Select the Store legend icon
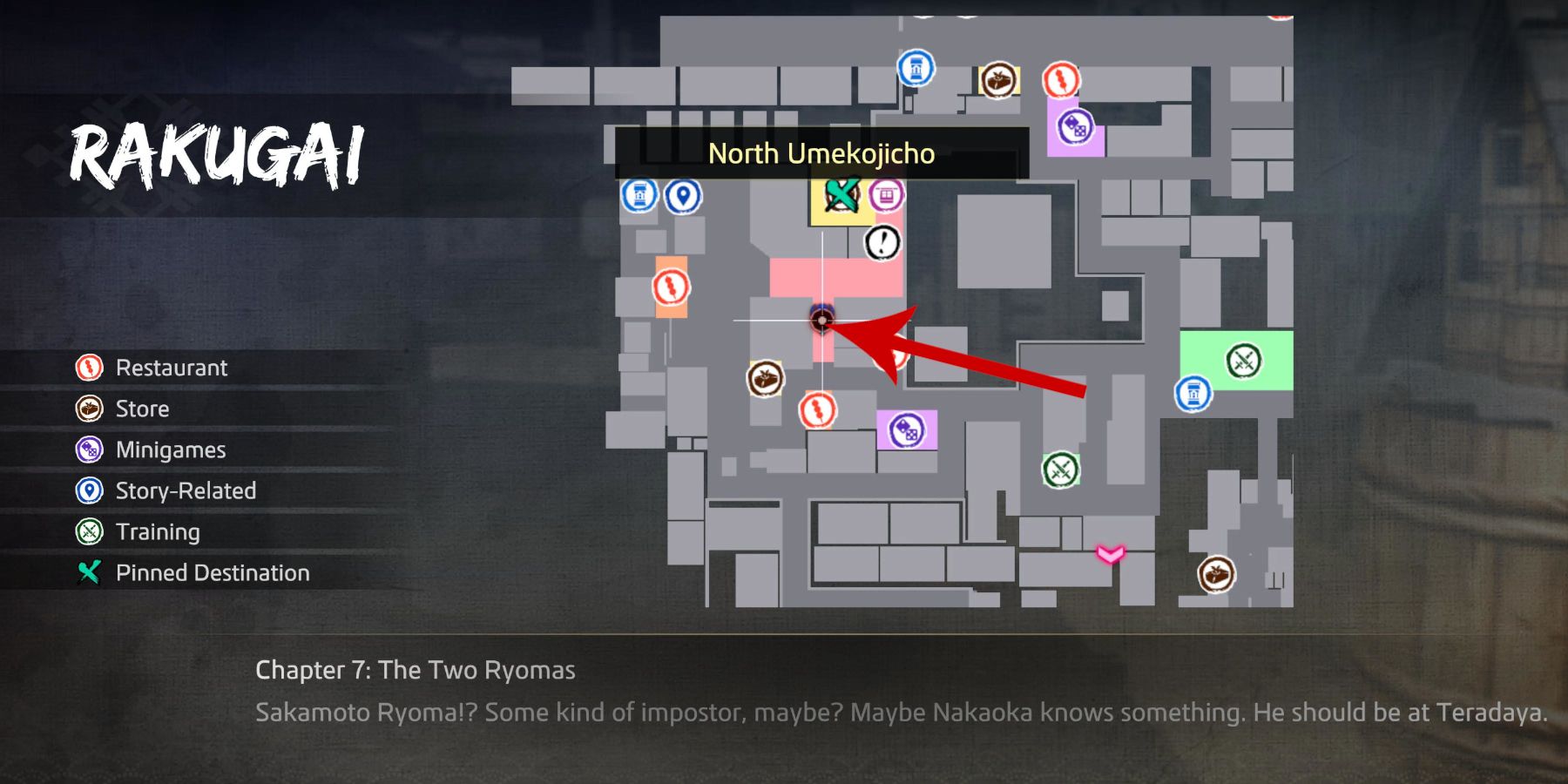Image resolution: width=1568 pixels, height=784 pixels. 88,409
